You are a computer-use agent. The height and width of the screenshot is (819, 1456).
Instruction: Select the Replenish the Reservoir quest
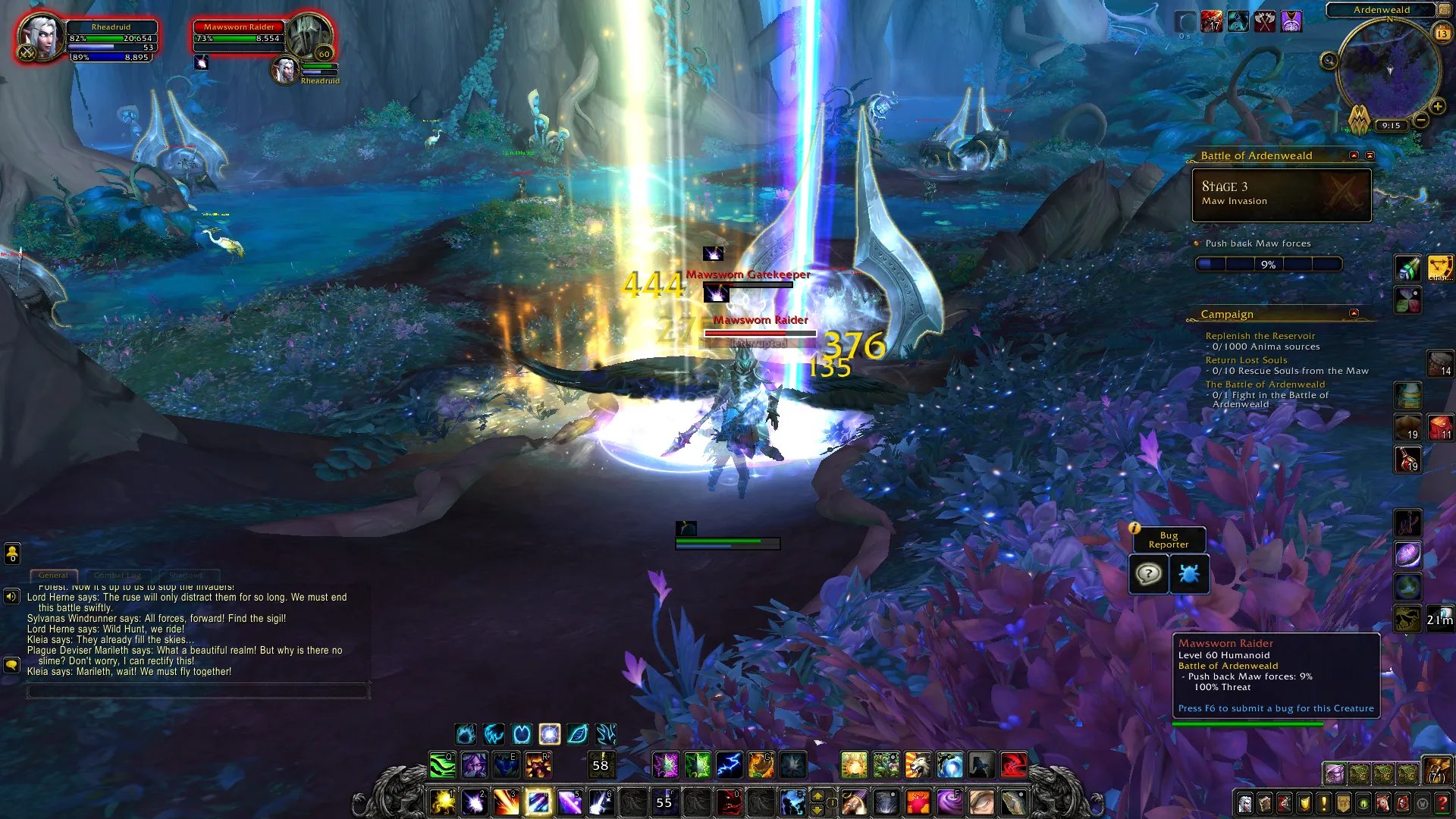[x=1260, y=336]
